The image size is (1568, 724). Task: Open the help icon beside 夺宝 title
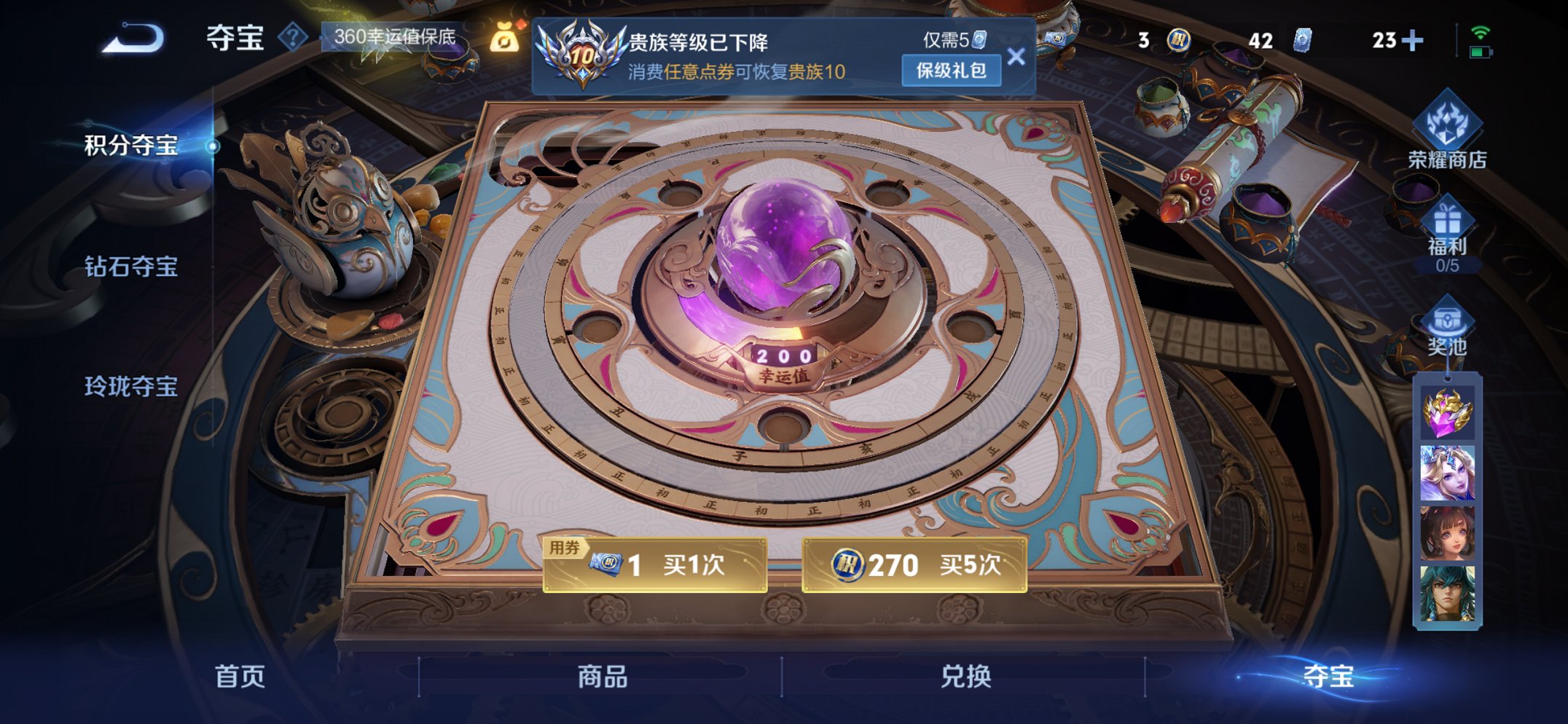[x=294, y=34]
